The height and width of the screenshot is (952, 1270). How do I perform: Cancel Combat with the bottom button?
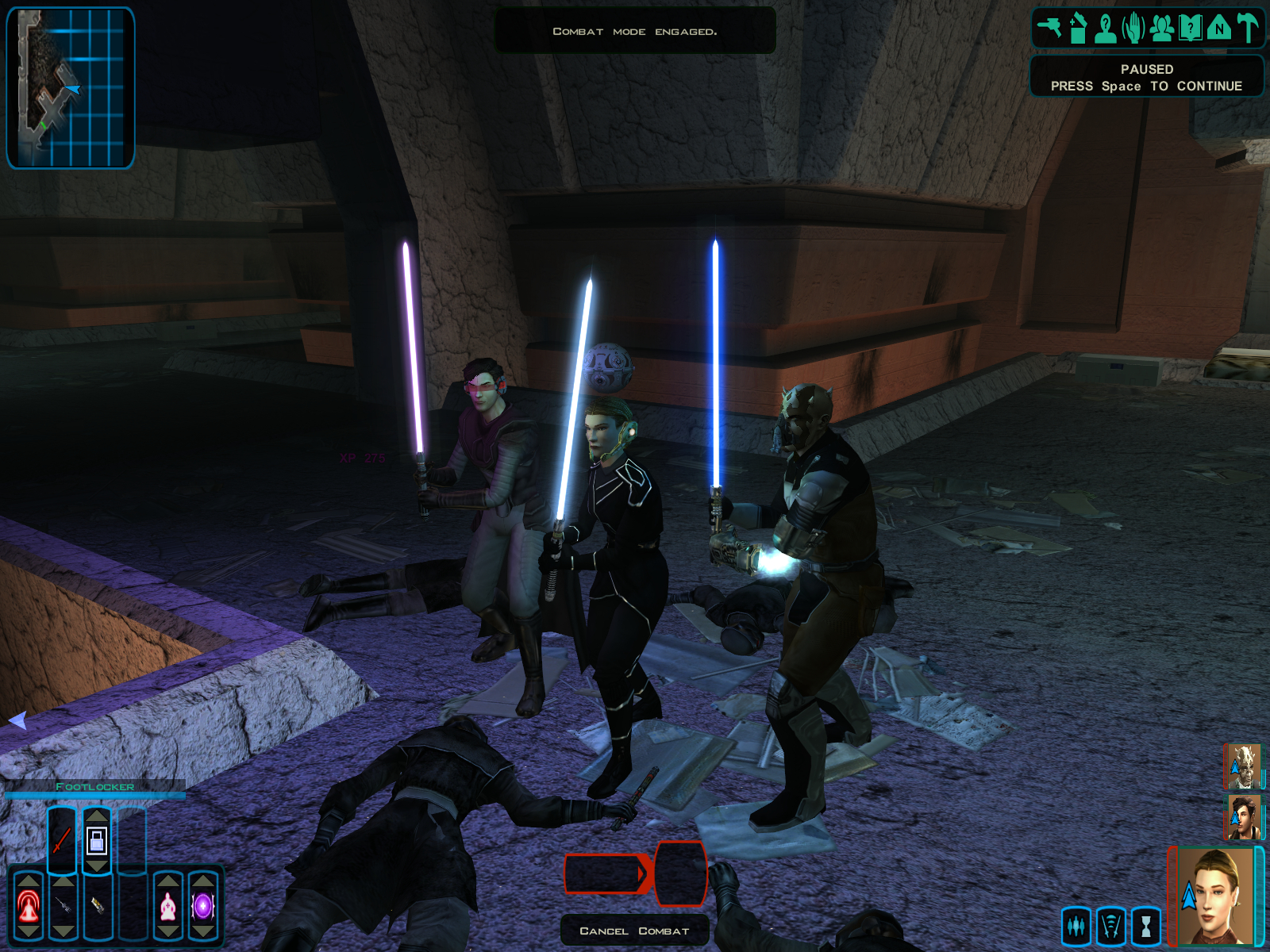(634, 931)
